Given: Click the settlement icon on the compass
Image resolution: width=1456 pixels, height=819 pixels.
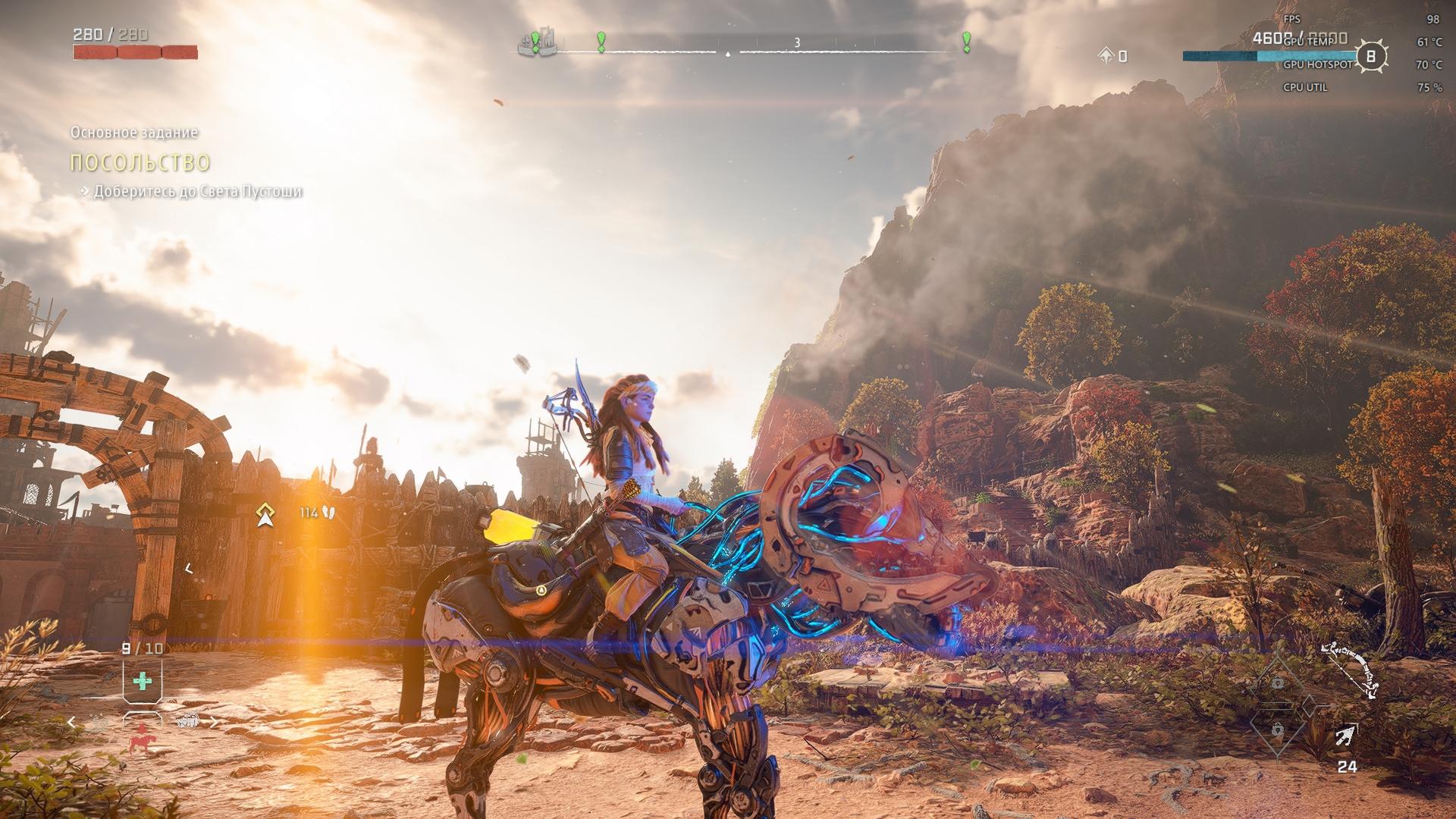Looking at the screenshot, I should click(x=537, y=43).
